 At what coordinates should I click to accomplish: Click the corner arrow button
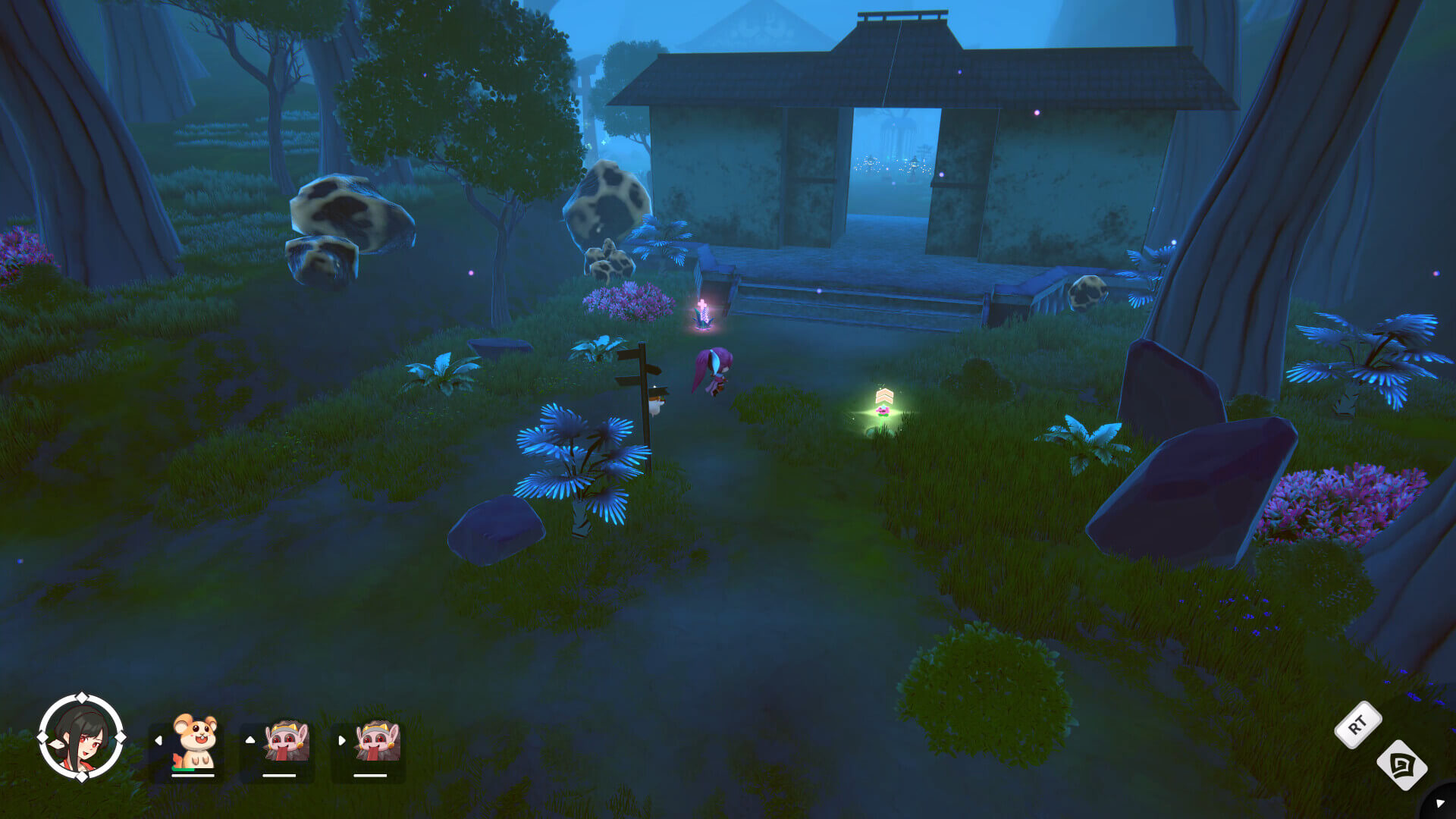[1440, 803]
